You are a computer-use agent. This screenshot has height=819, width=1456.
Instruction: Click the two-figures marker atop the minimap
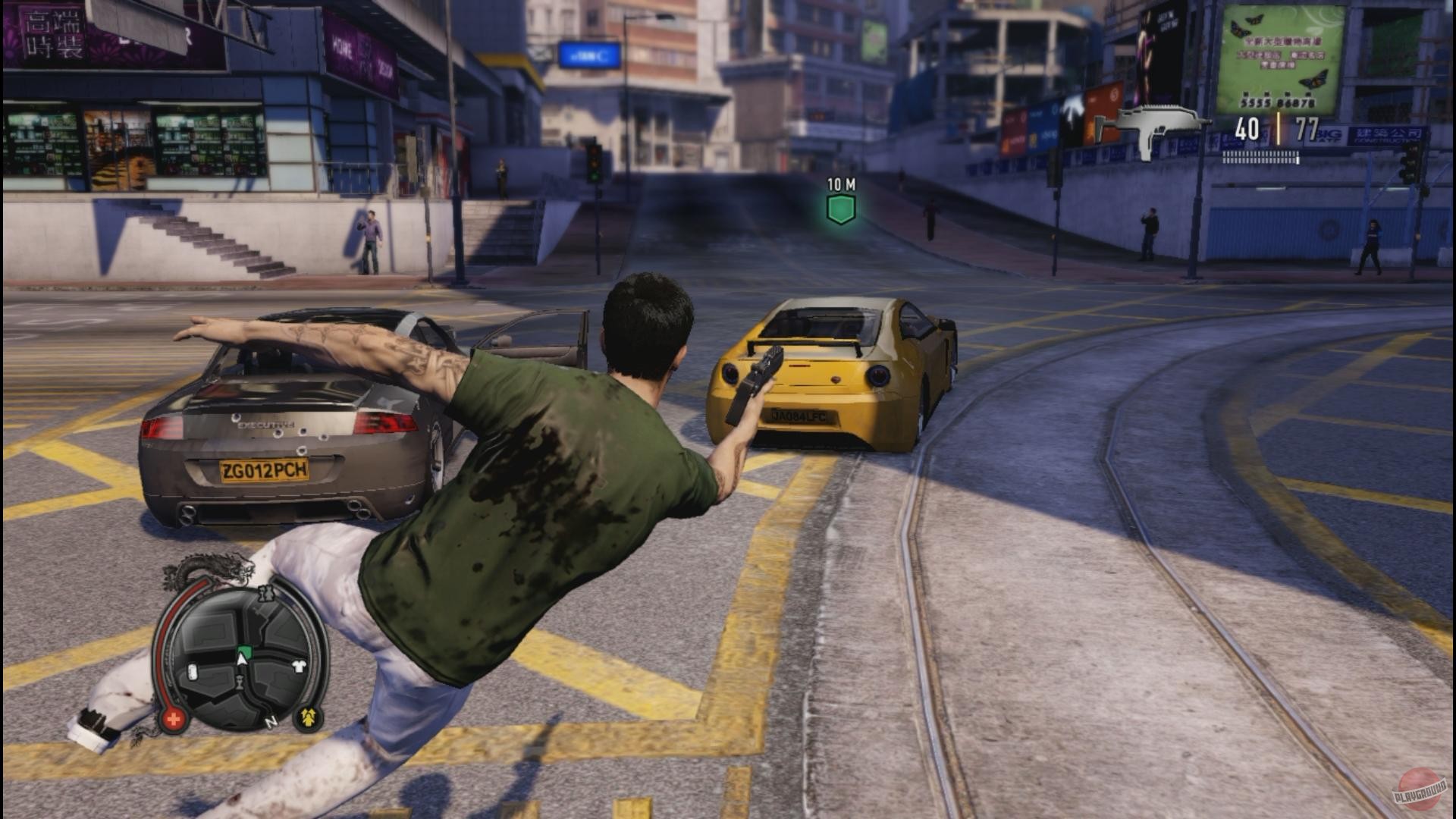click(x=265, y=592)
